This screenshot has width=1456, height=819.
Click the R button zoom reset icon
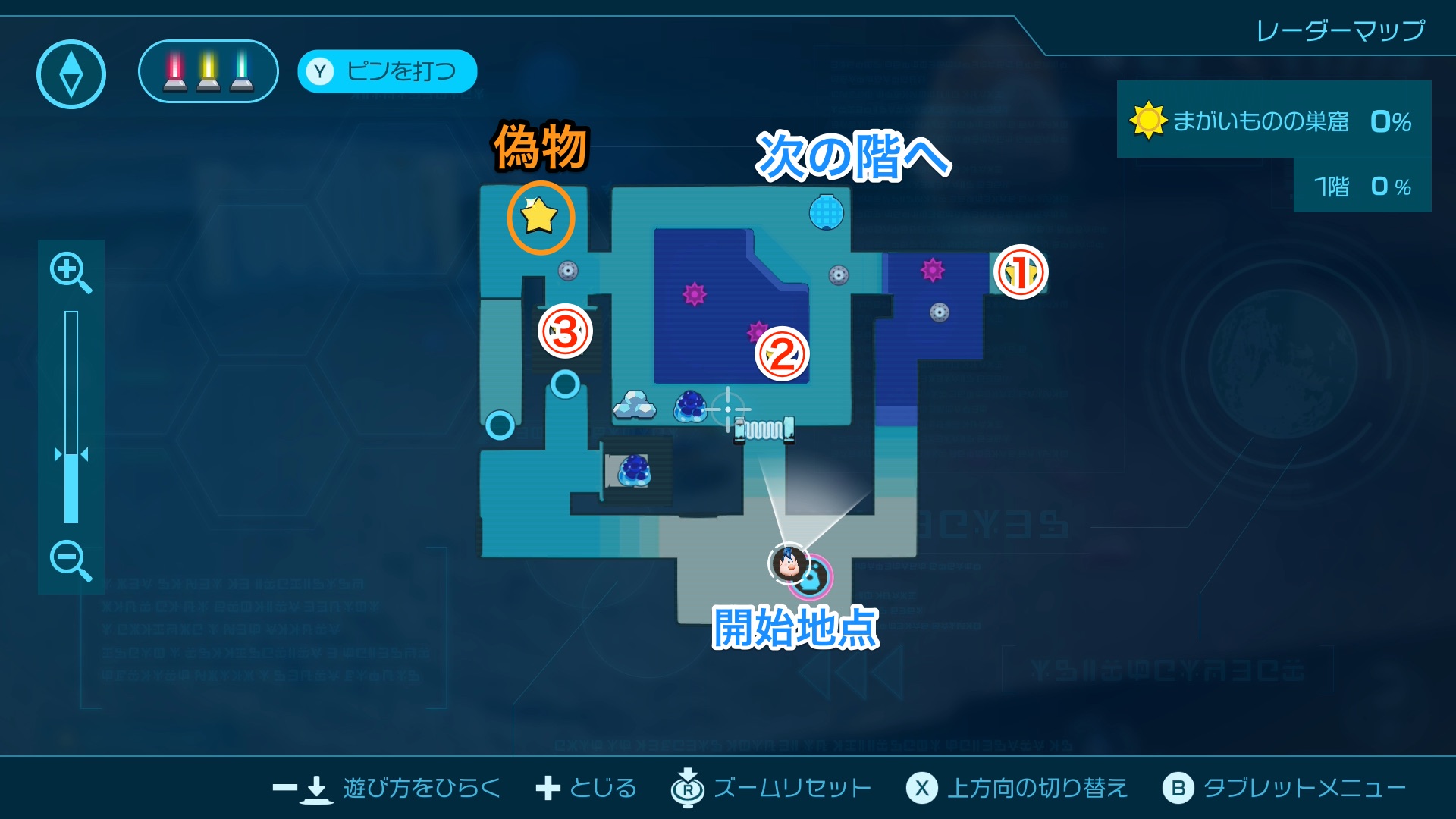[x=686, y=788]
